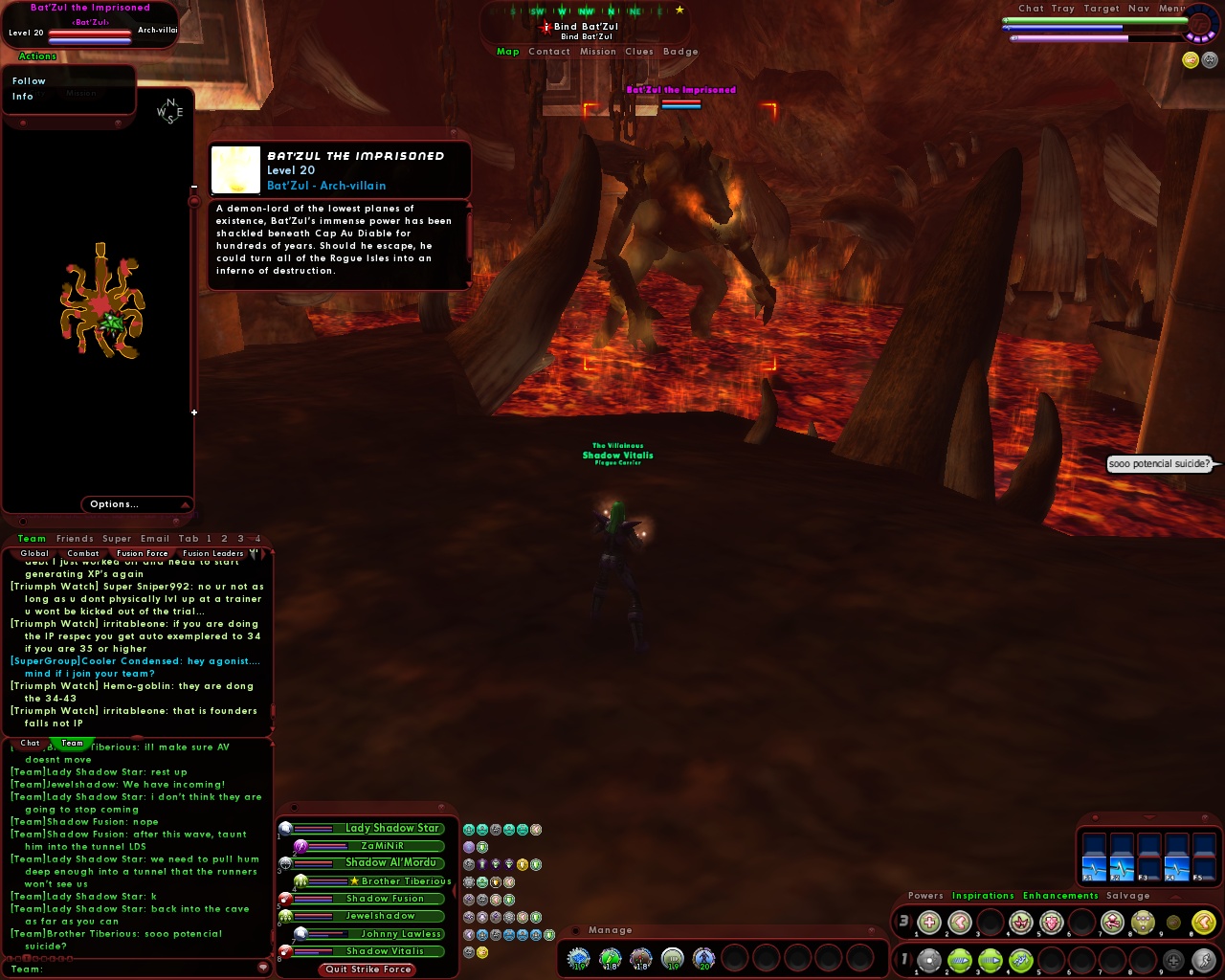Trigger the Sprint power at the end of tray 1
This screenshot has height=980, width=1225.
click(1204, 958)
